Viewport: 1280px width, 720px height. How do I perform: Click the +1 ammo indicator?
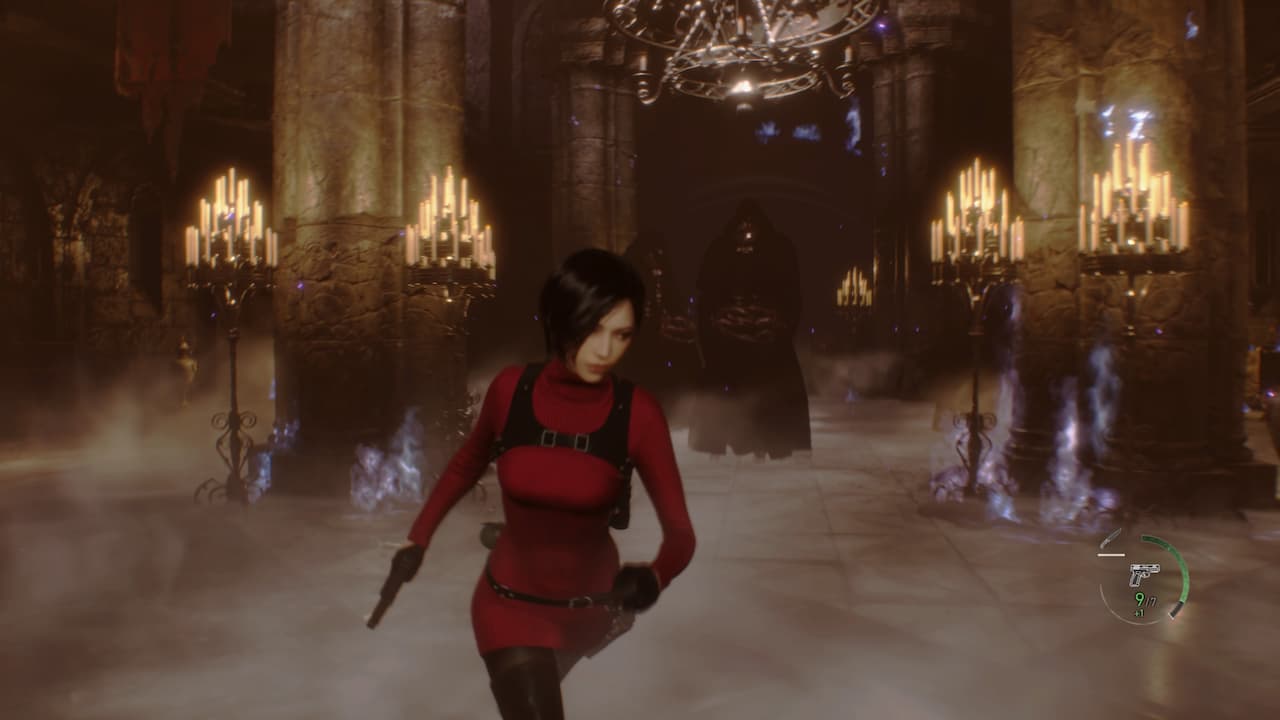(x=1139, y=613)
